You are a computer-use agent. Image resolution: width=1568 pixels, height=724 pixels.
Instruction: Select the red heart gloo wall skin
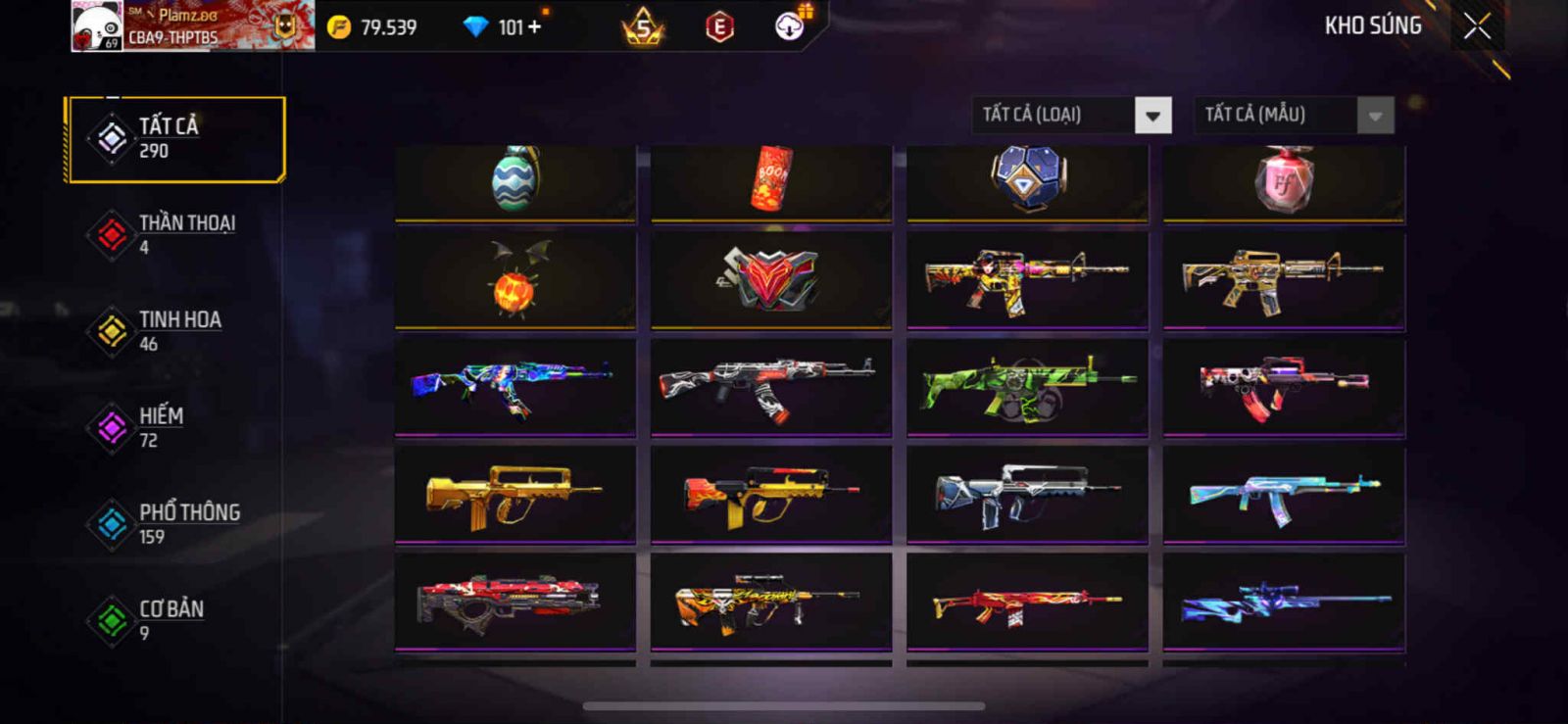pyautogui.click(x=771, y=279)
